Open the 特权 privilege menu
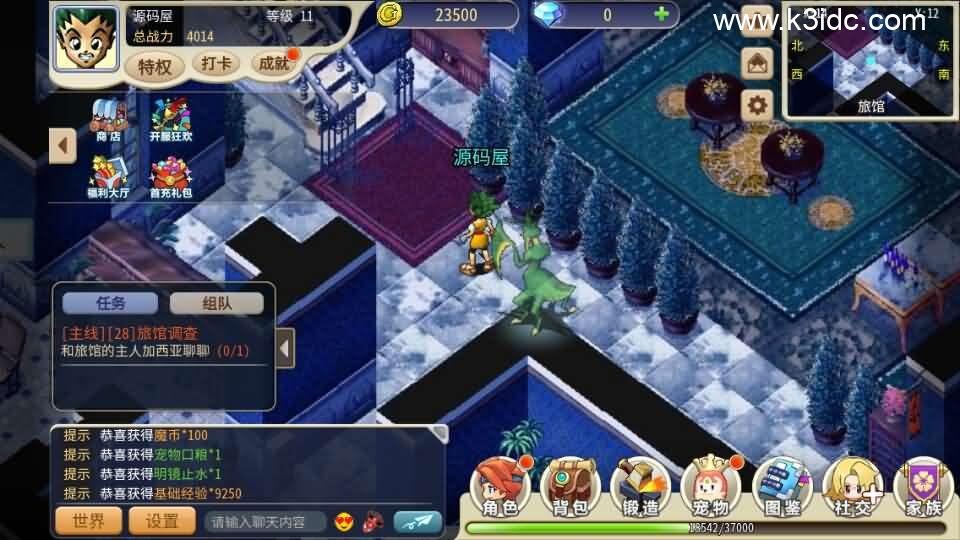 click(156, 66)
